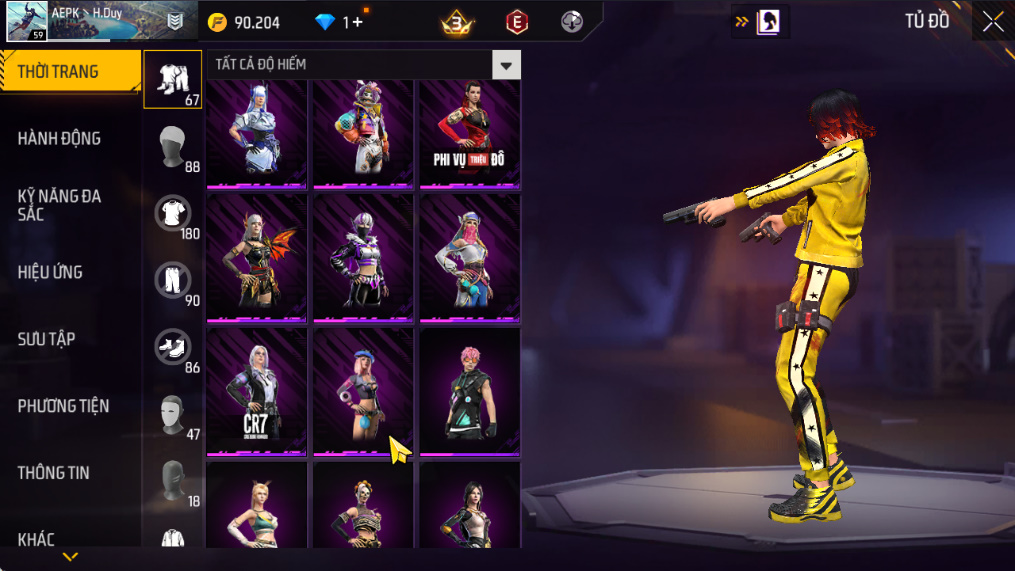The height and width of the screenshot is (571, 1015).
Task: Click the gold coin currency icon
Action: coord(217,22)
